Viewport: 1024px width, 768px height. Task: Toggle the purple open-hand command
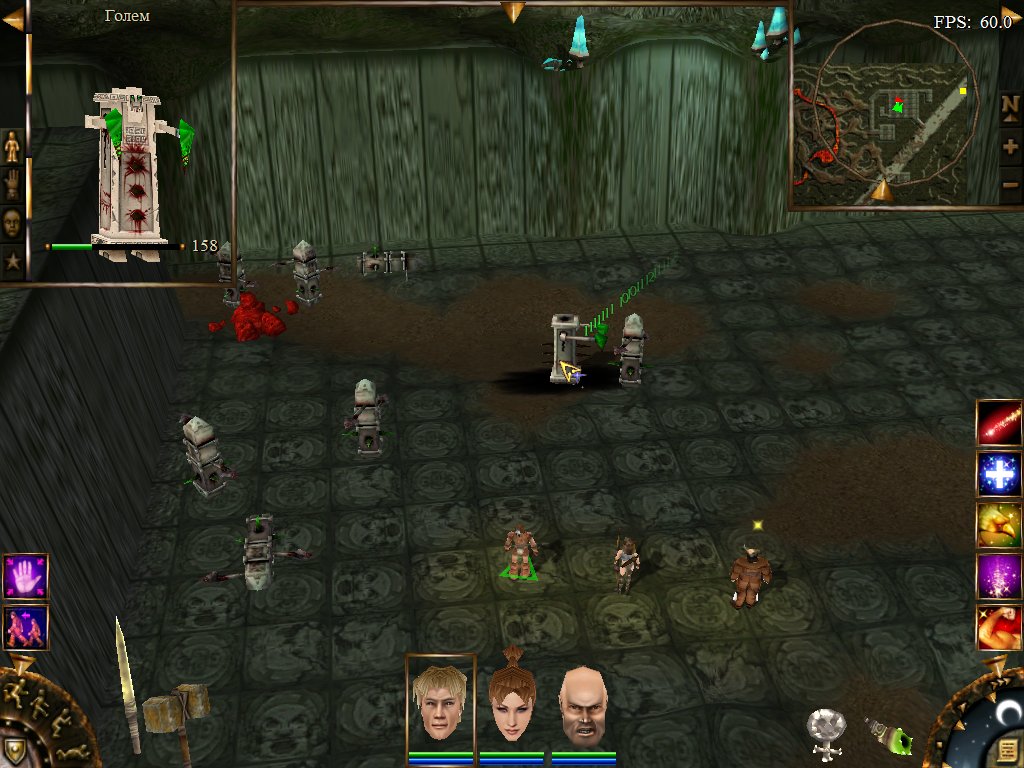(25, 577)
